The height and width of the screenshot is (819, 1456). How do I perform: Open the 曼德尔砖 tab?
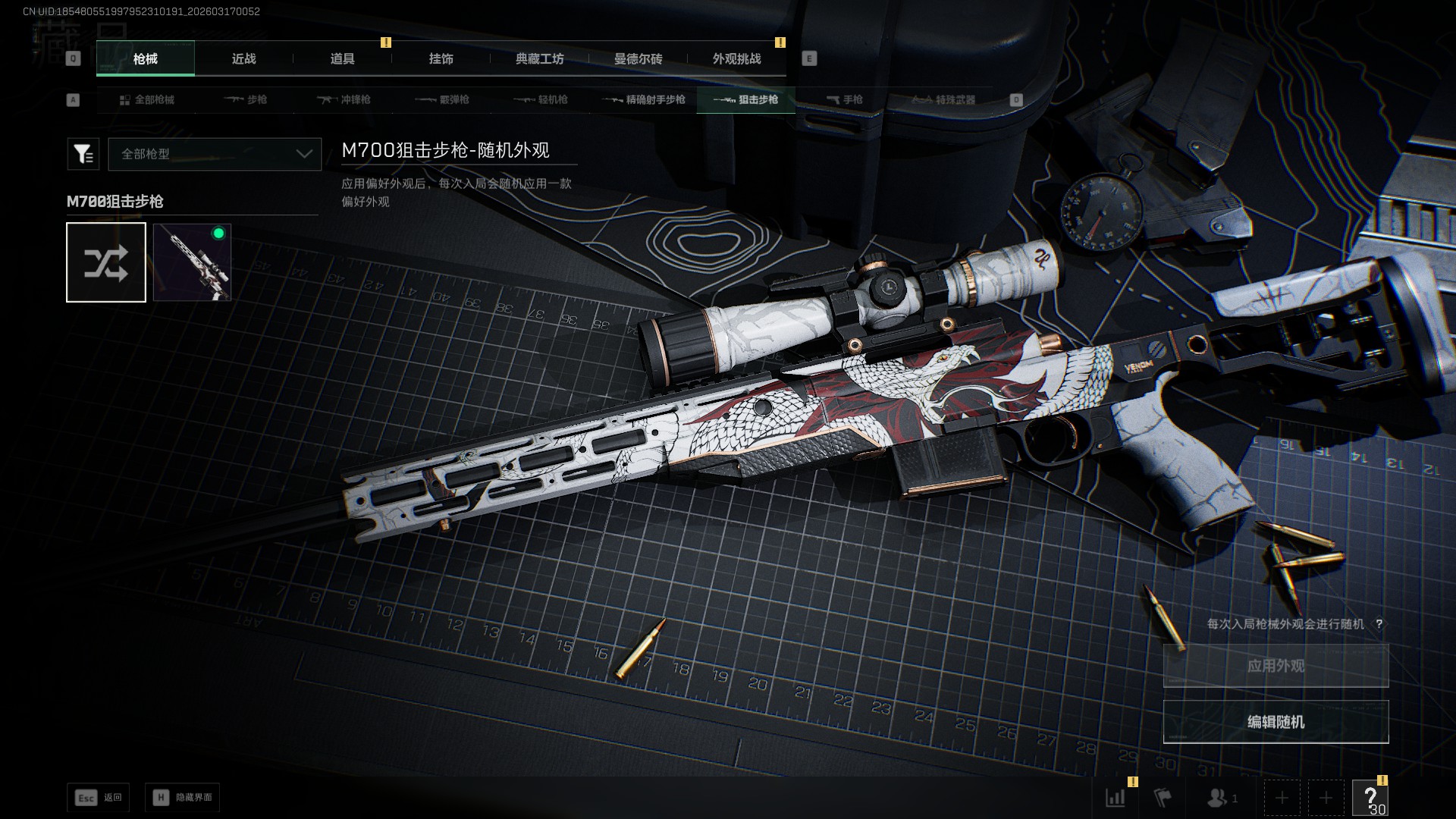click(x=638, y=59)
